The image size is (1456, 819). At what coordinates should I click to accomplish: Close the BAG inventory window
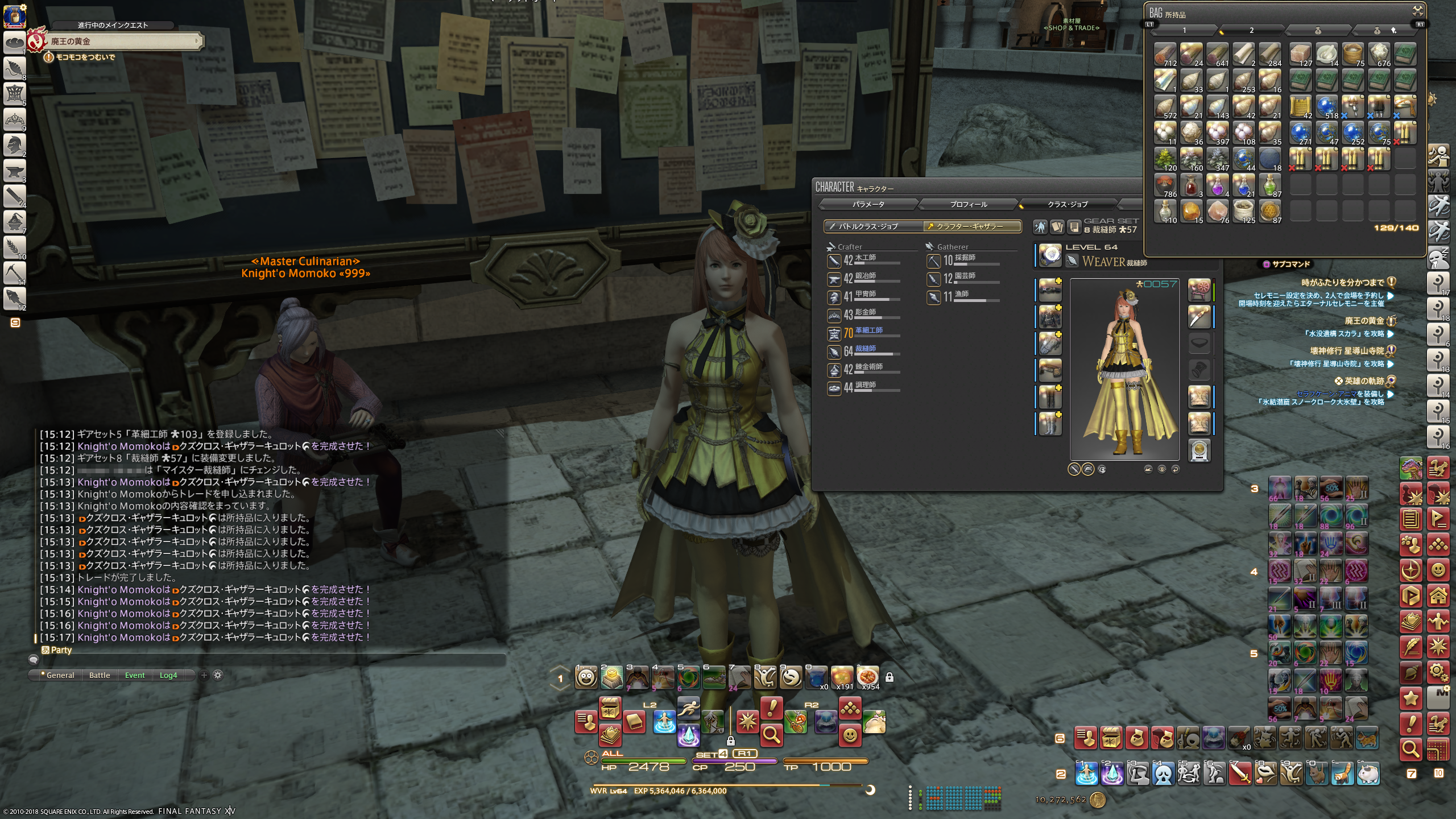point(1418,10)
